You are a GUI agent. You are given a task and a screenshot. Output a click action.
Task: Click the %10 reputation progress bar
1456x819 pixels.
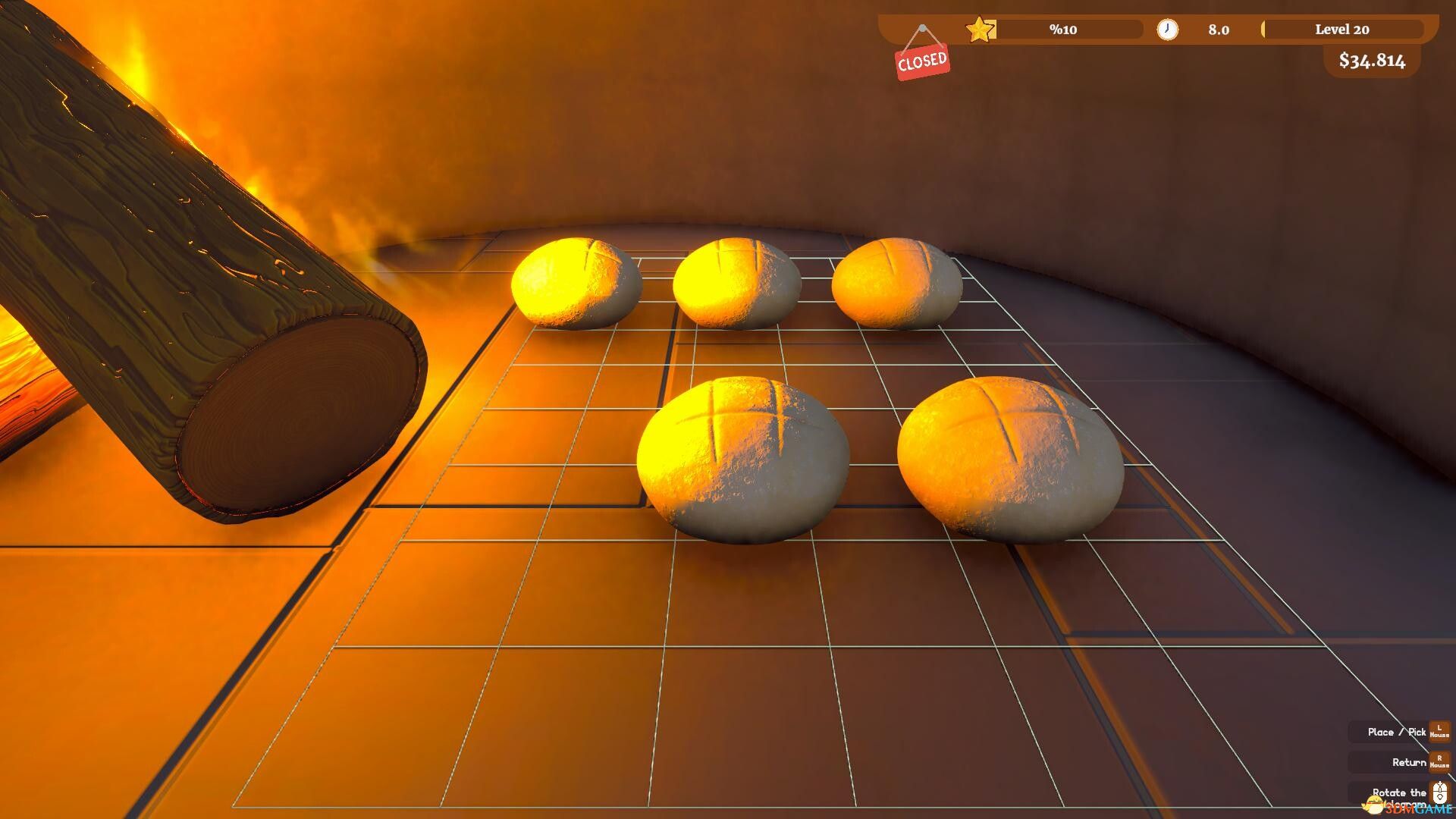[x=1062, y=29]
